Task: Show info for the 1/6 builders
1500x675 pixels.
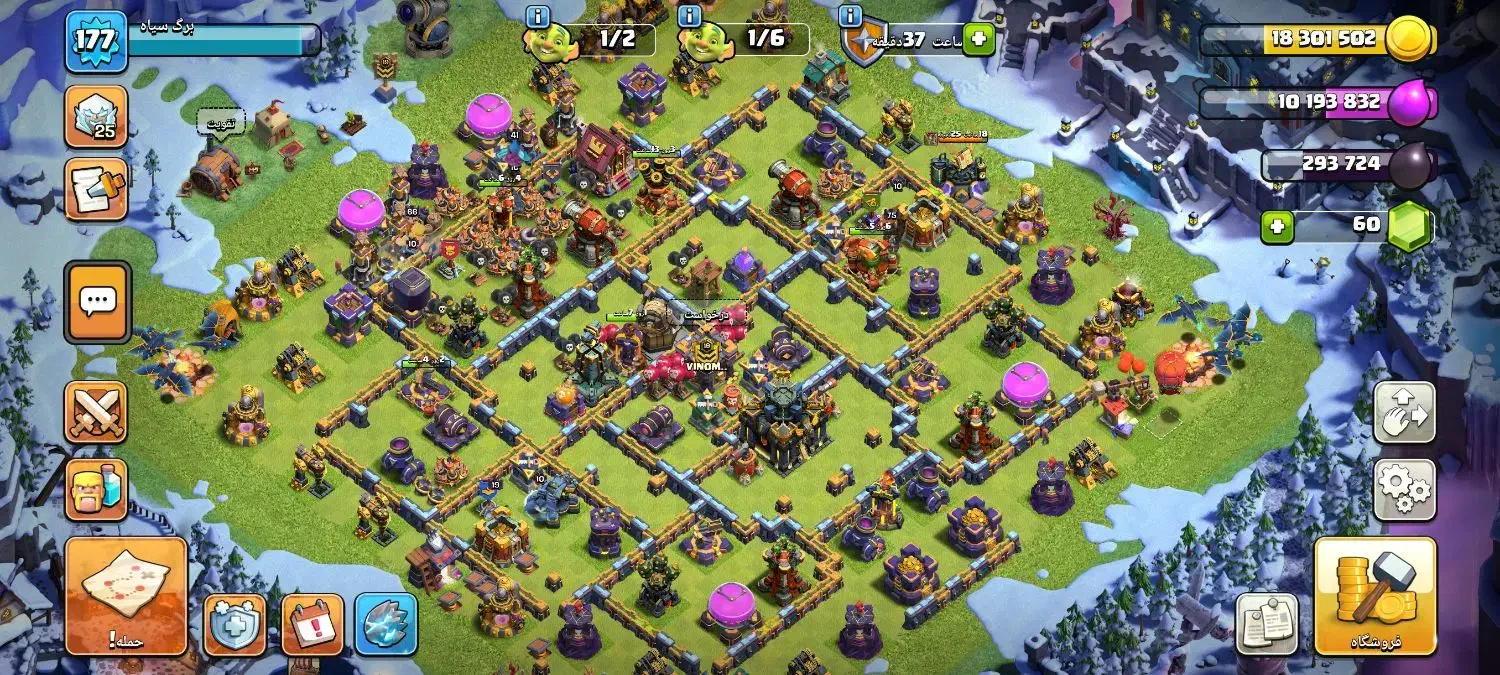Action: pyautogui.click(x=689, y=16)
